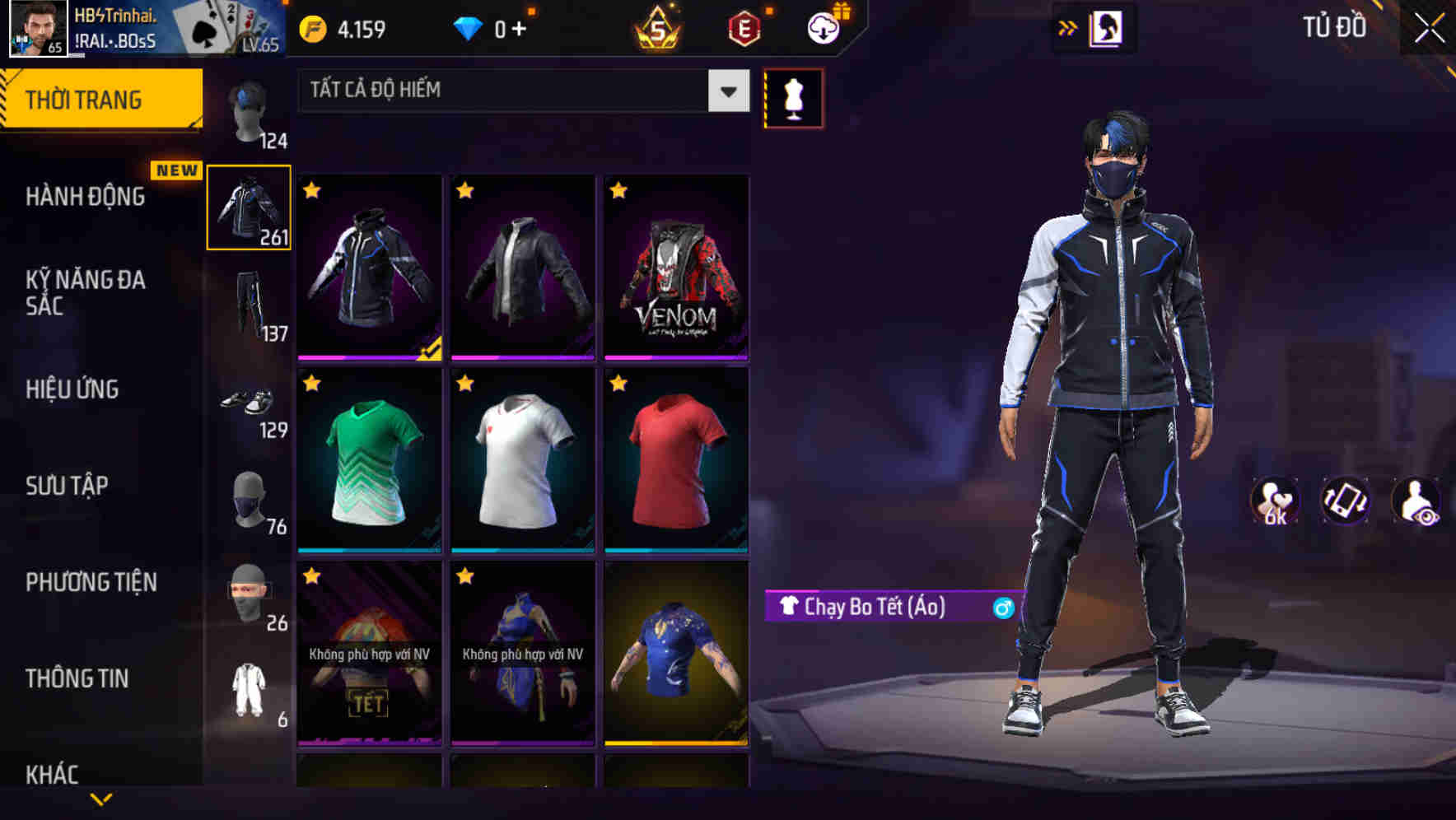The image size is (1456, 820).
Task: Collapse the panel with the double-arrow icon
Action: tap(1066, 27)
